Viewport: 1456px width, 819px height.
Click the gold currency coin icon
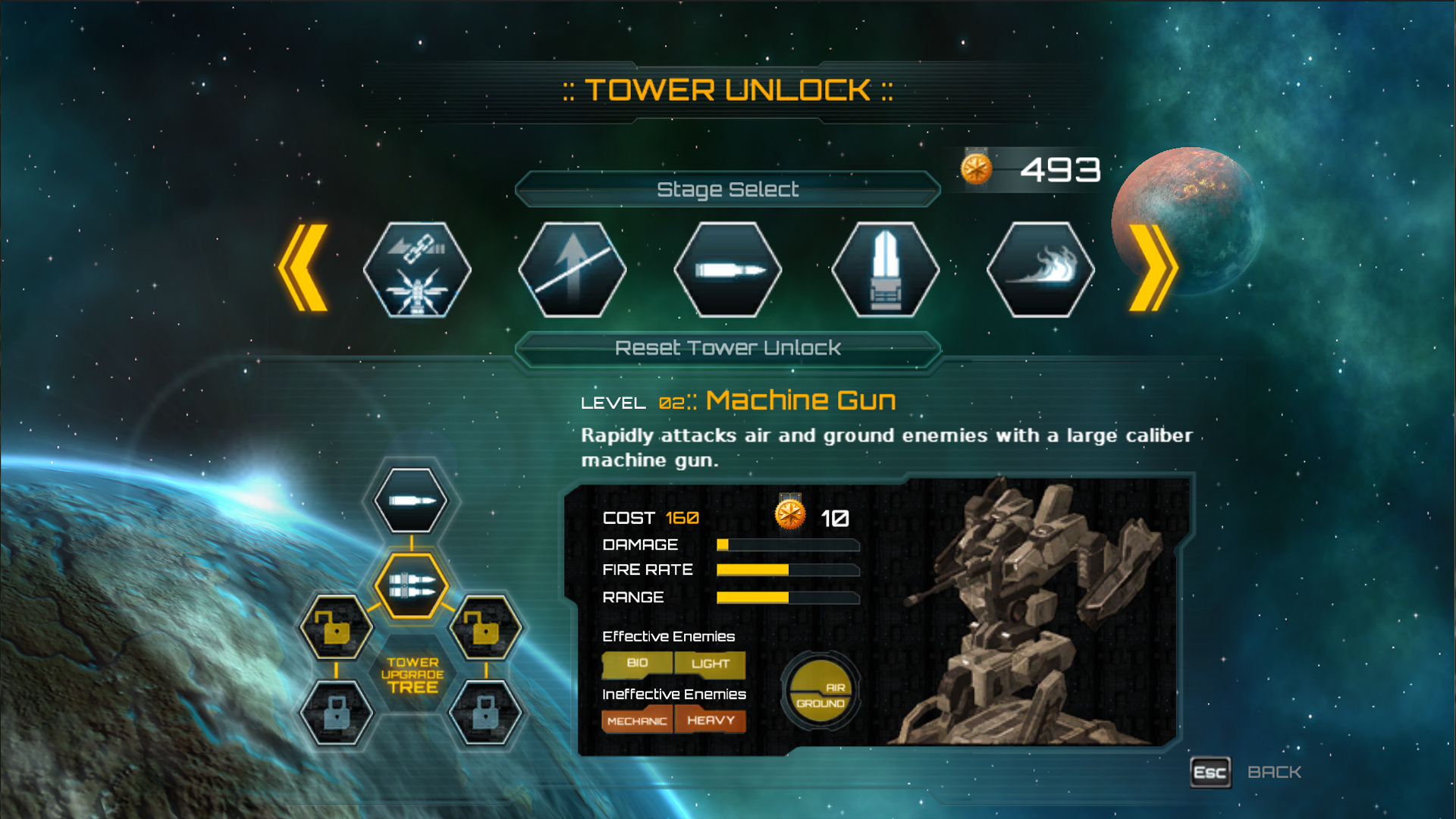977,168
